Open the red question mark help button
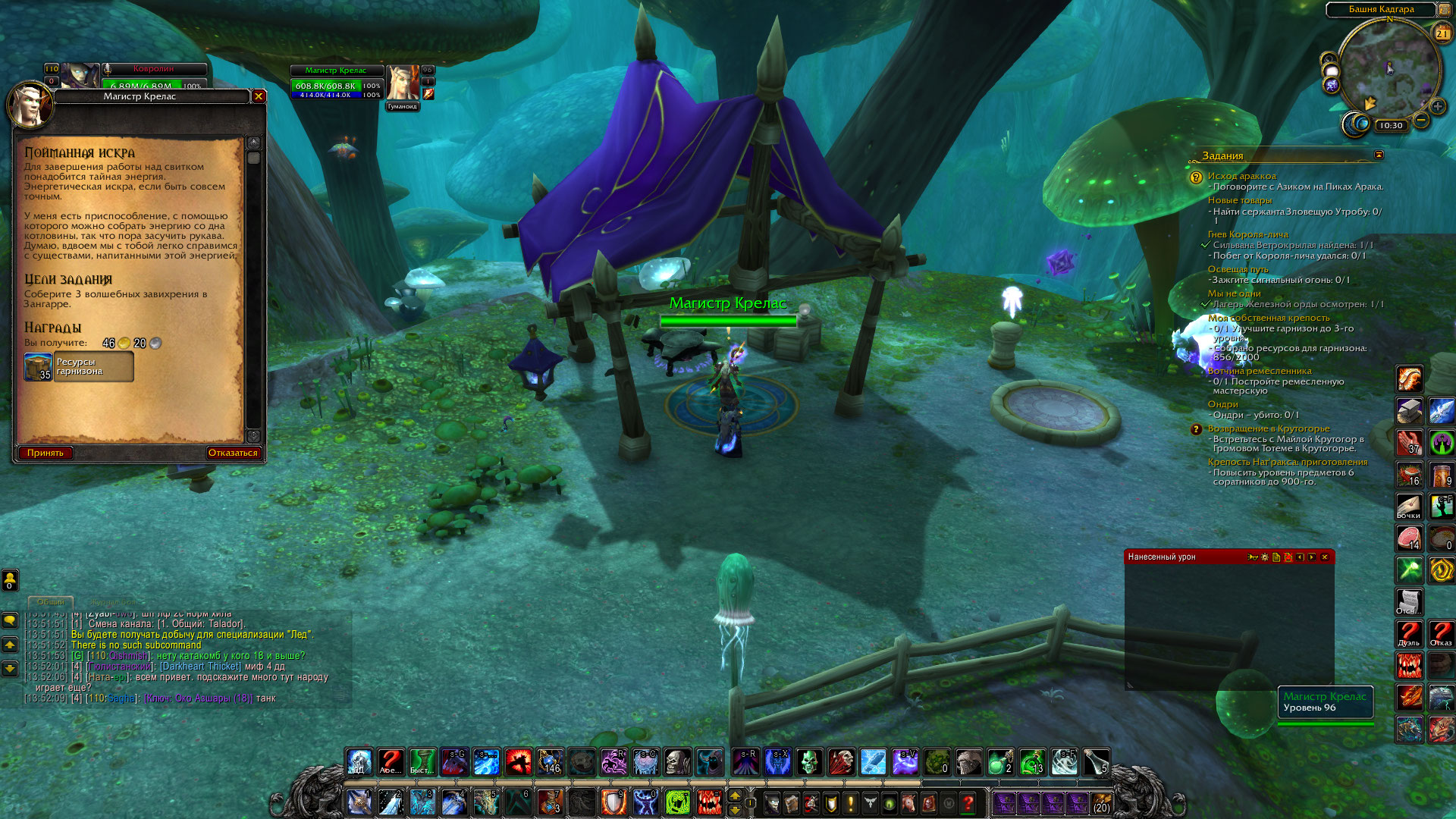 [x=968, y=802]
